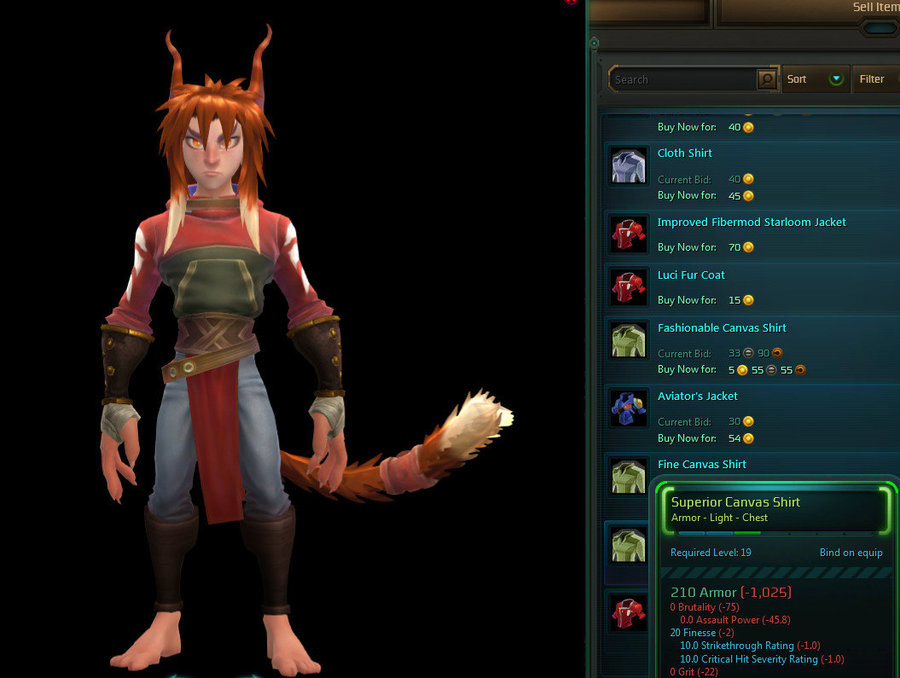This screenshot has width=900, height=678.
Task: Open the Filter dropdown
Action: point(874,79)
